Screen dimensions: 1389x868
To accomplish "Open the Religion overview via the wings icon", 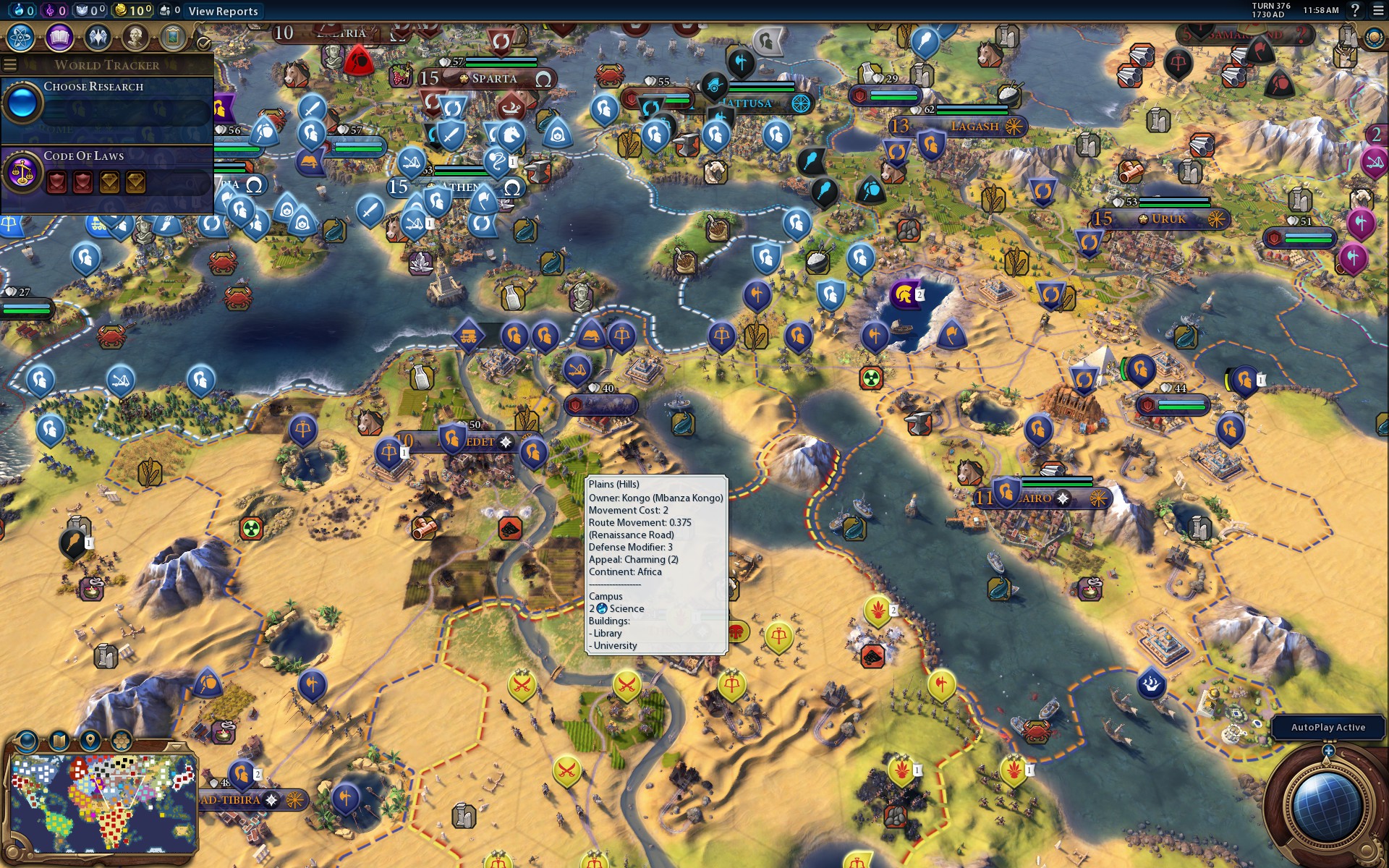I will tap(98, 38).
